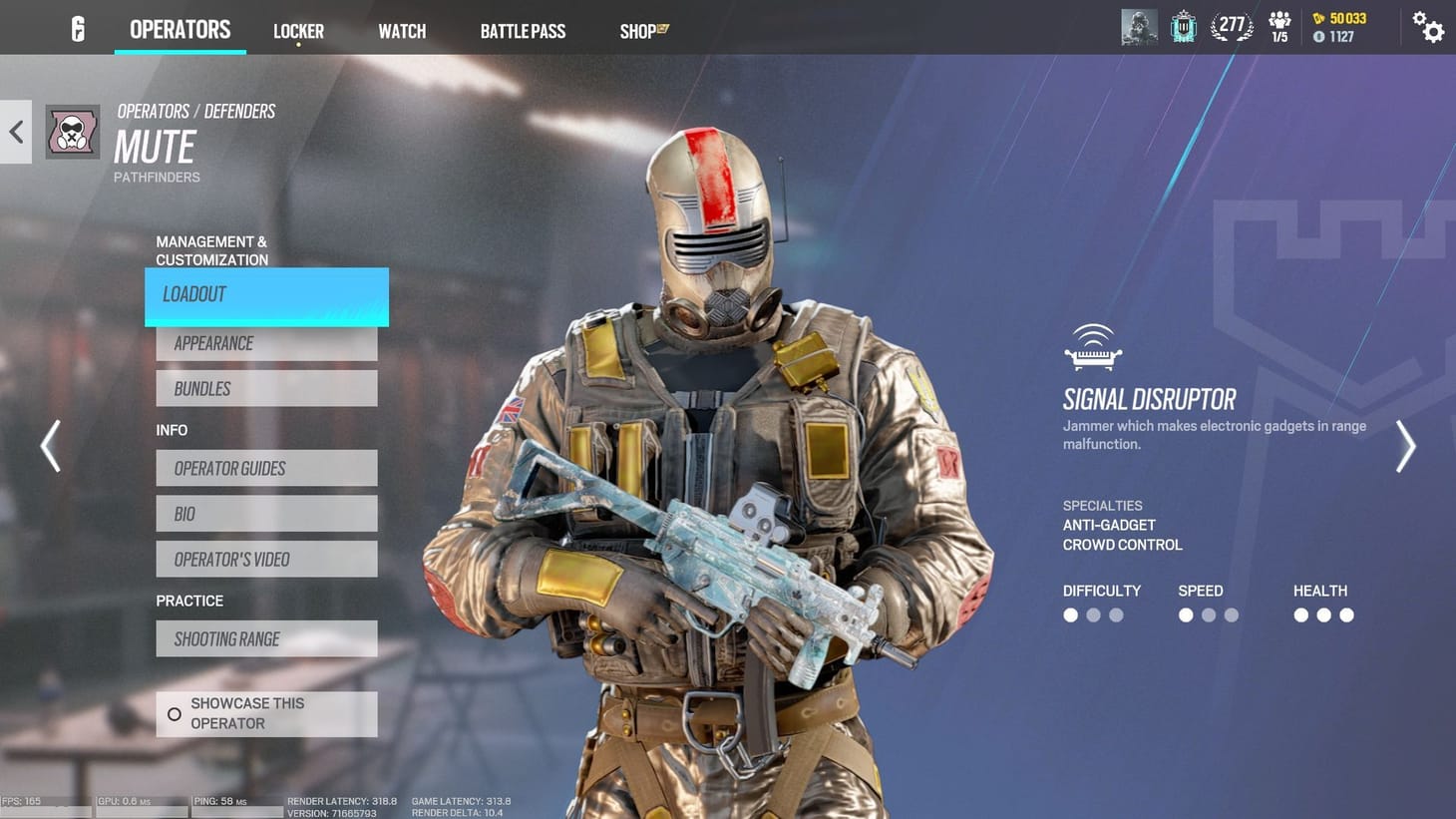
Task: Click the right arrow to next operator
Action: coord(1406,446)
